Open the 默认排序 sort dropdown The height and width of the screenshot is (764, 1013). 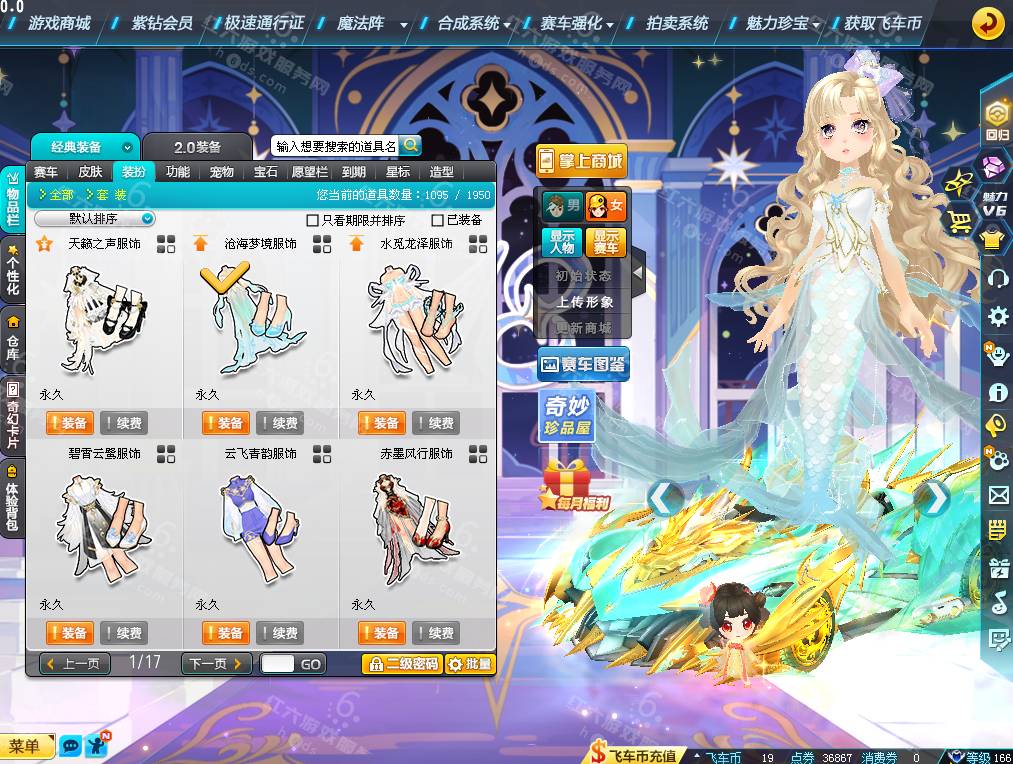pos(95,218)
